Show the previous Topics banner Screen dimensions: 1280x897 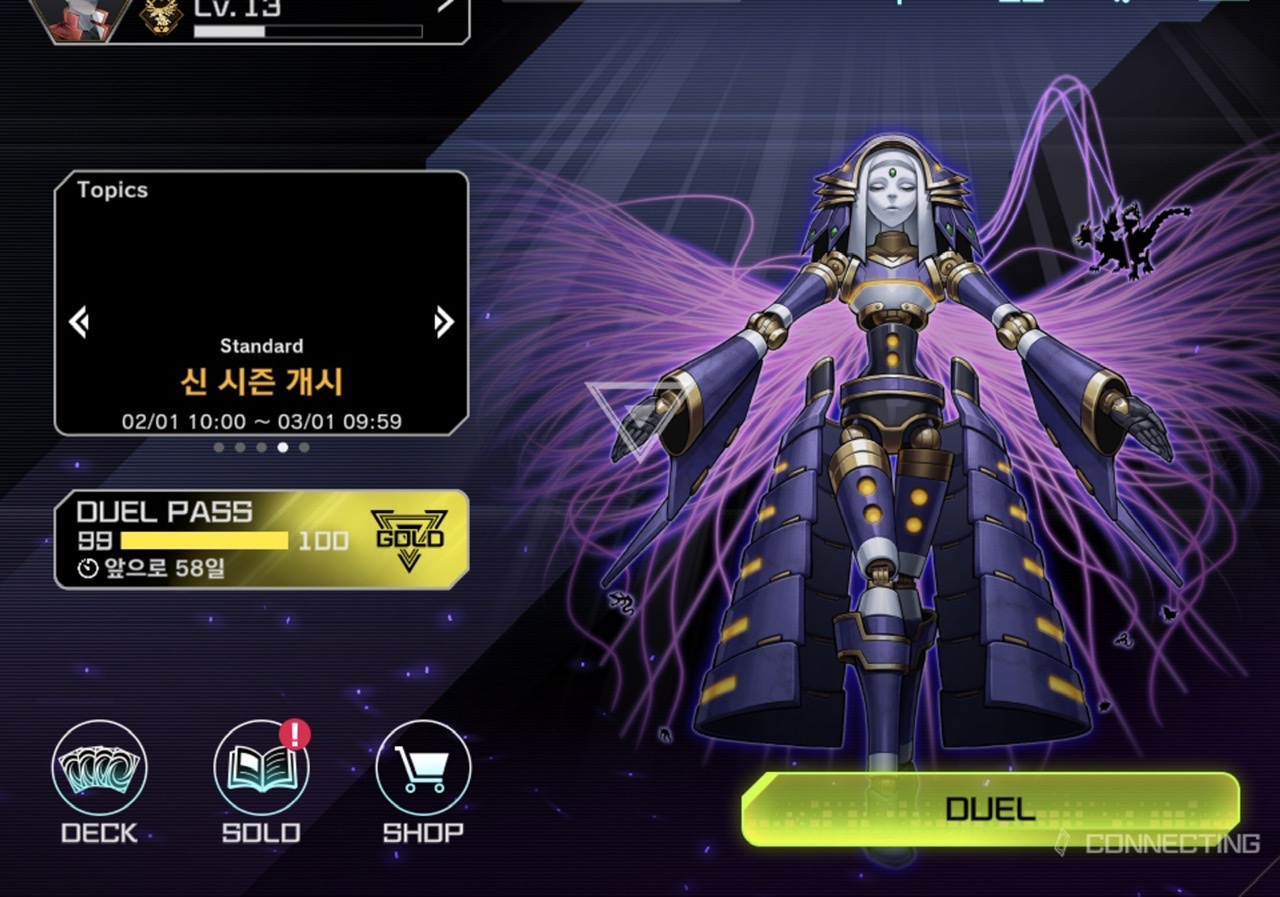click(x=79, y=322)
